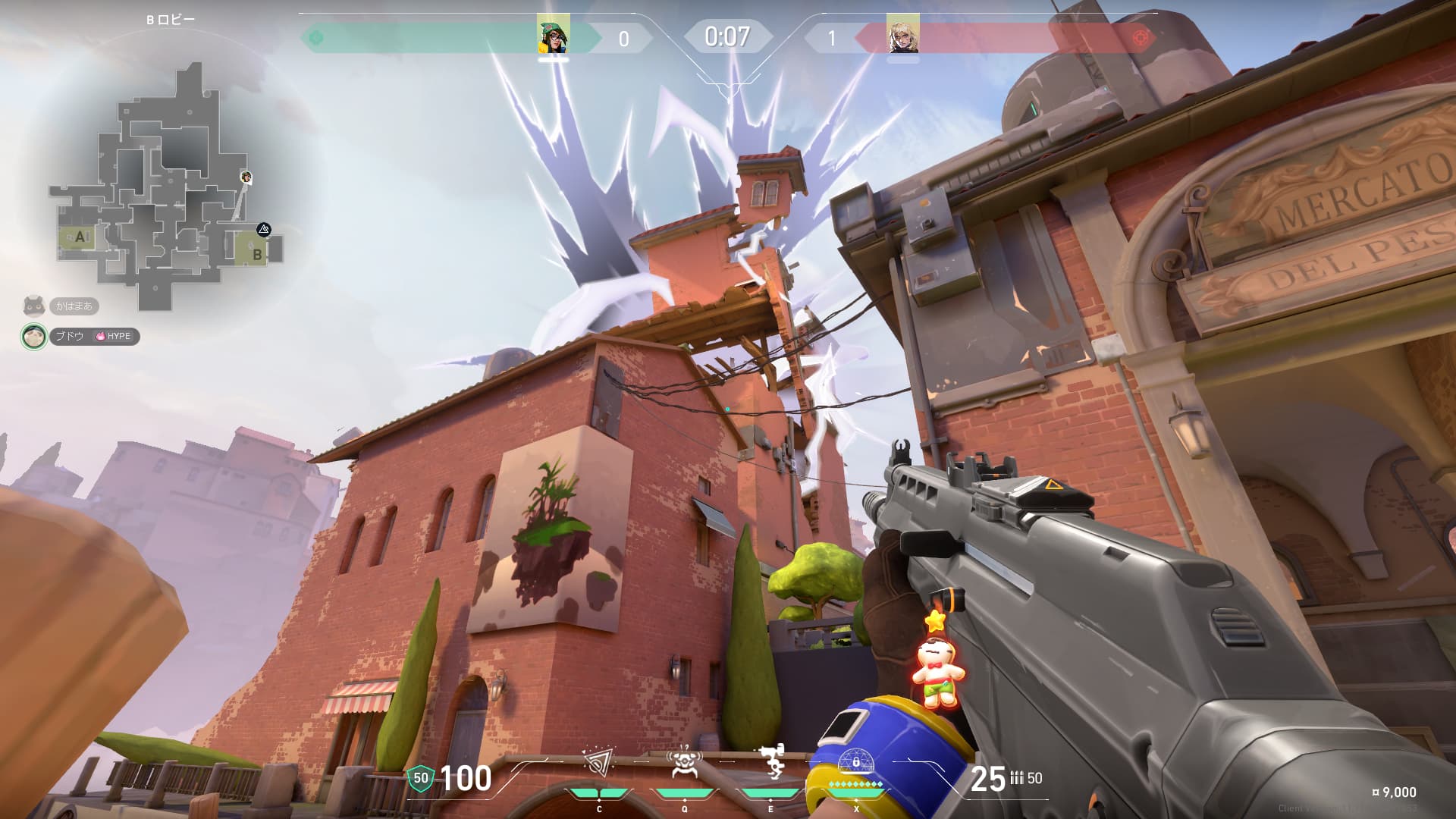Activate the Nanoswarm grenade ability
The image size is (1456, 819).
[598, 763]
